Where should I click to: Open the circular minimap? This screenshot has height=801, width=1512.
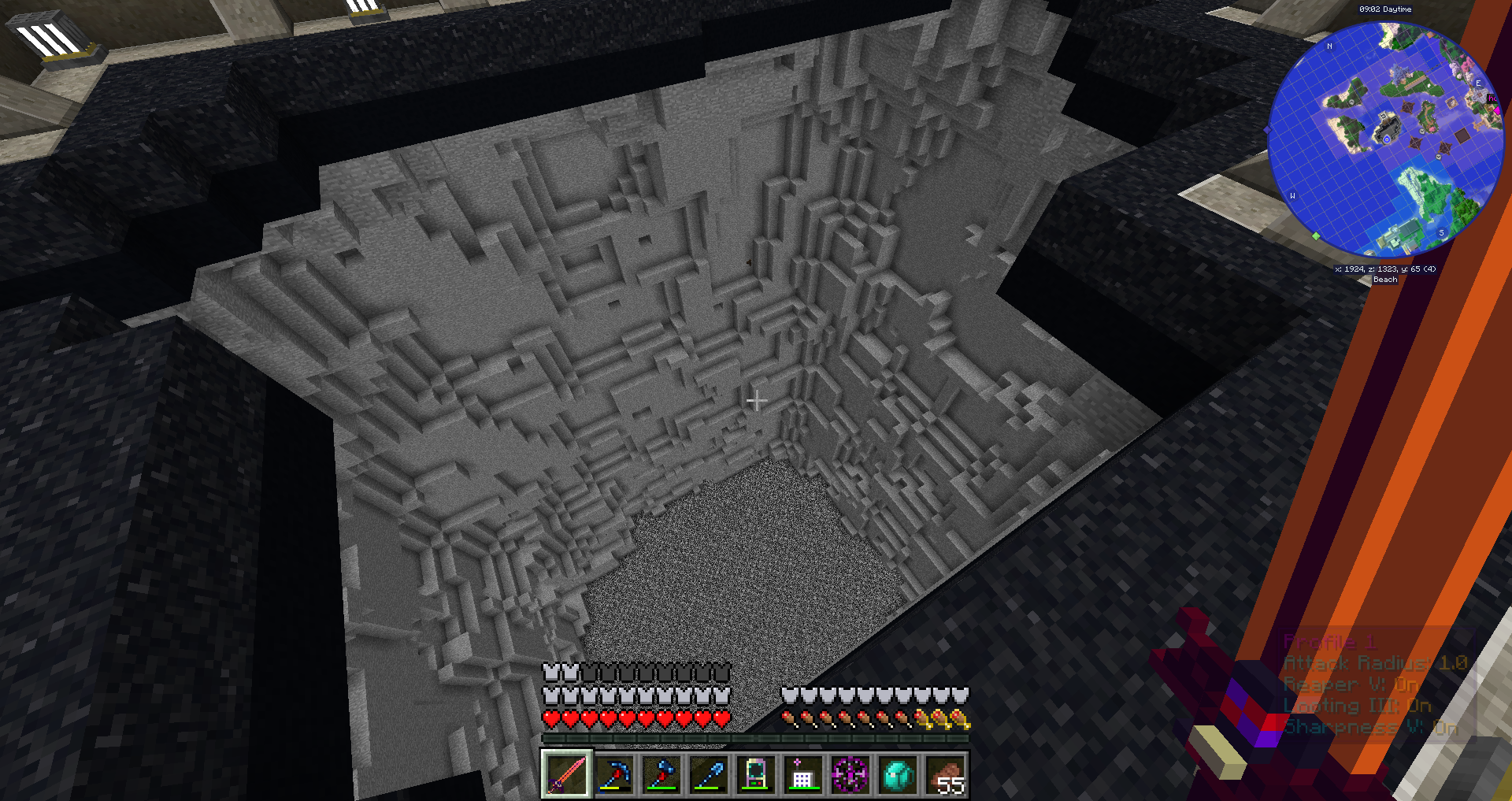coord(1385,139)
